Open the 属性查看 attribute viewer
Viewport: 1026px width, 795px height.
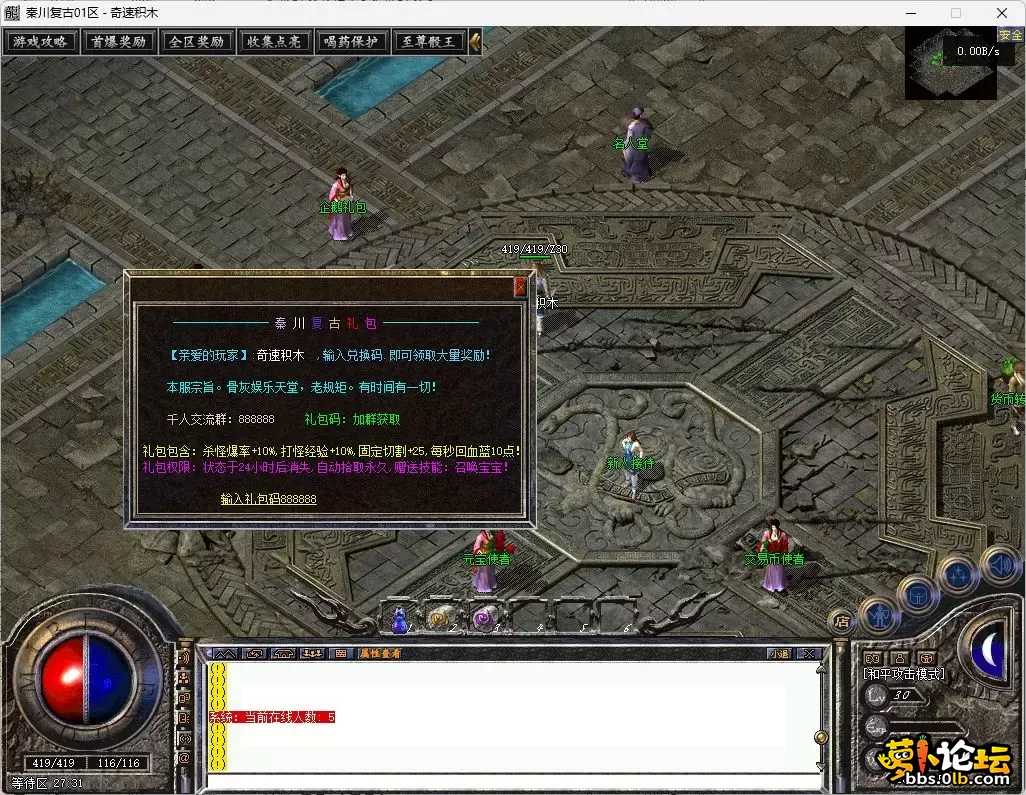pyautogui.click(x=381, y=653)
